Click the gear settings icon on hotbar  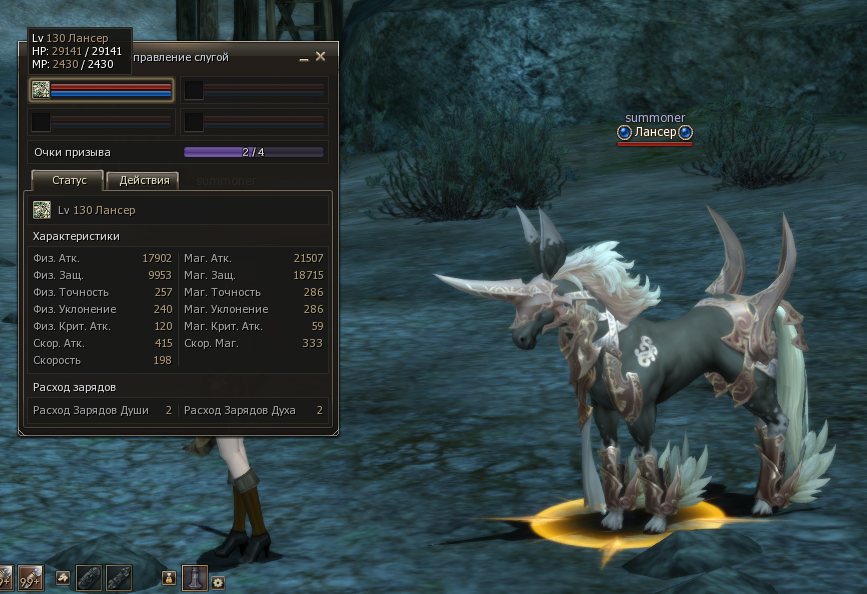click(x=217, y=582)
